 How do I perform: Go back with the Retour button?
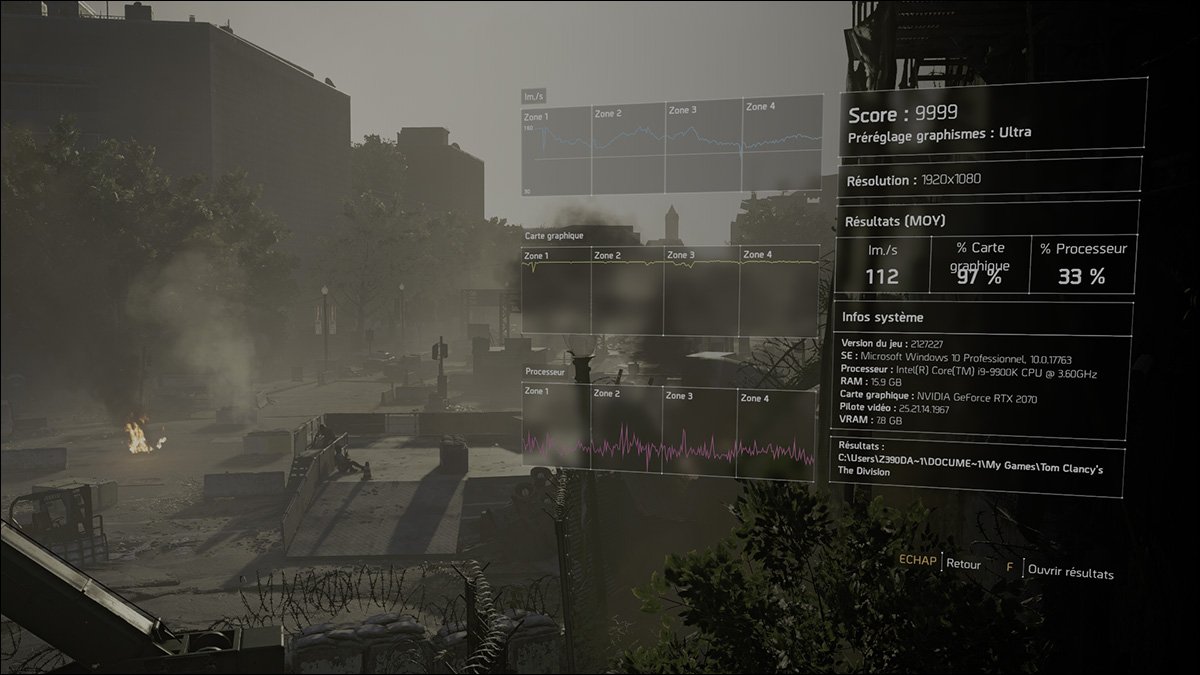pyautogui.click(x=963, y=564)
